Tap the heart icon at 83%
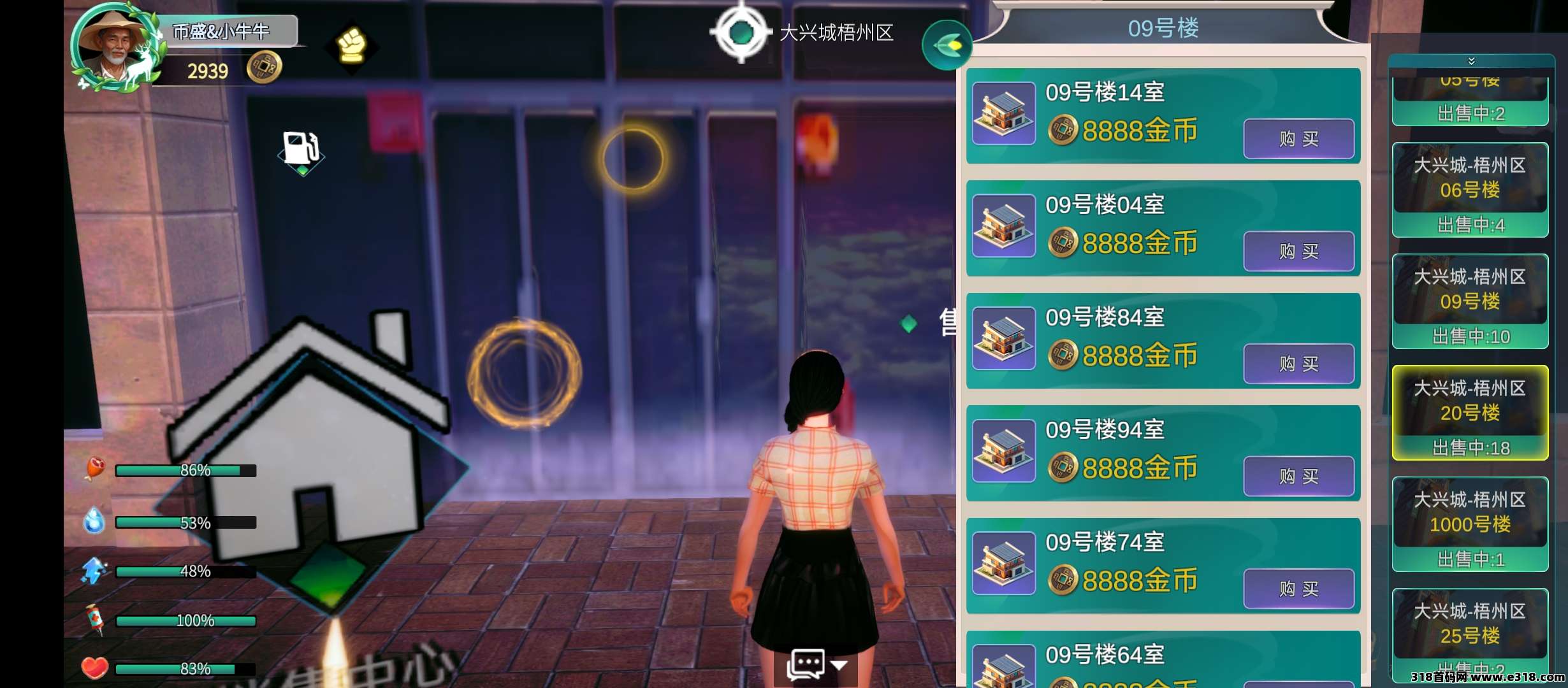 click(94, 668)
